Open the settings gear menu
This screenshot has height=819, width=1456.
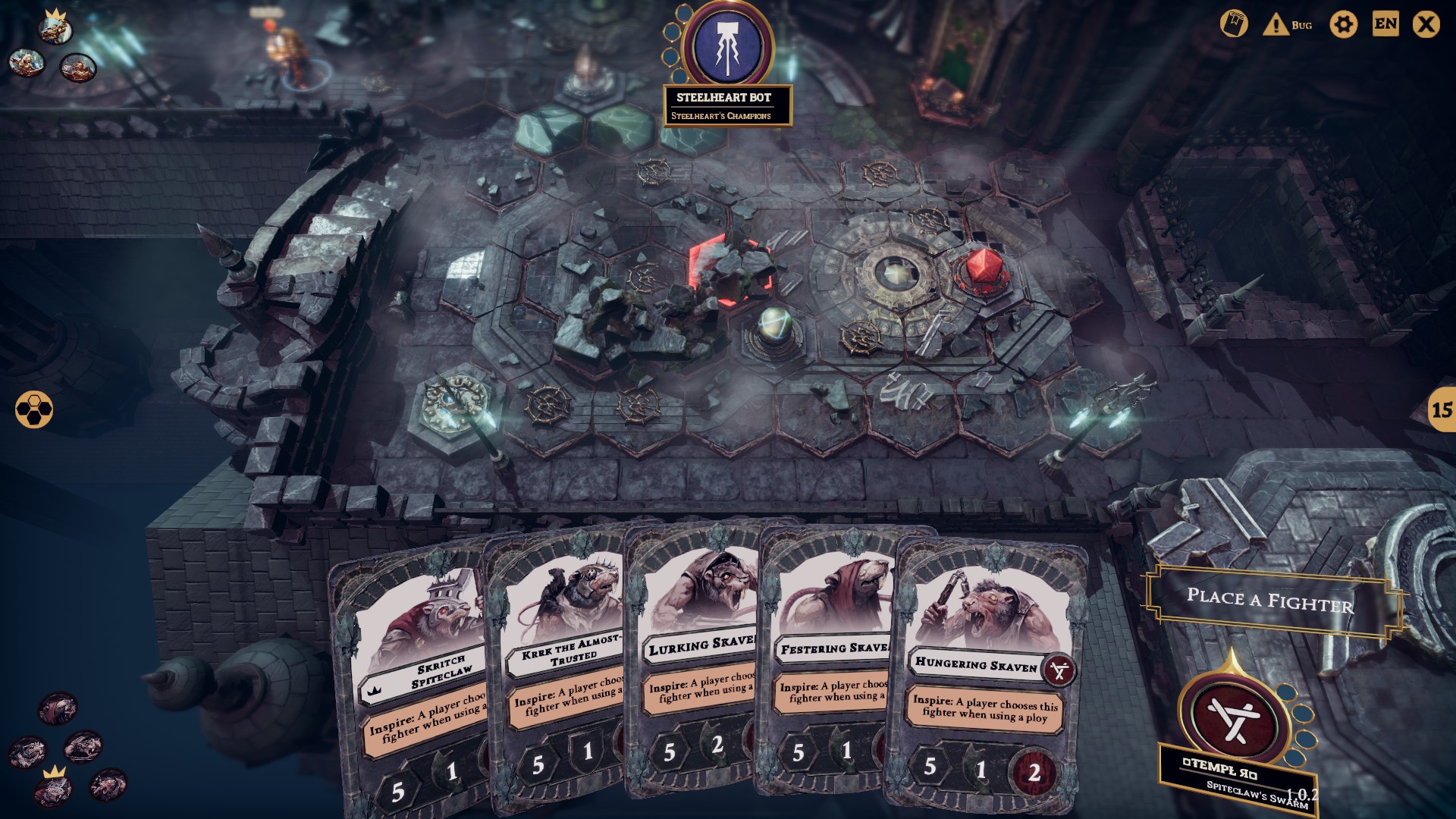point(1343,25)
